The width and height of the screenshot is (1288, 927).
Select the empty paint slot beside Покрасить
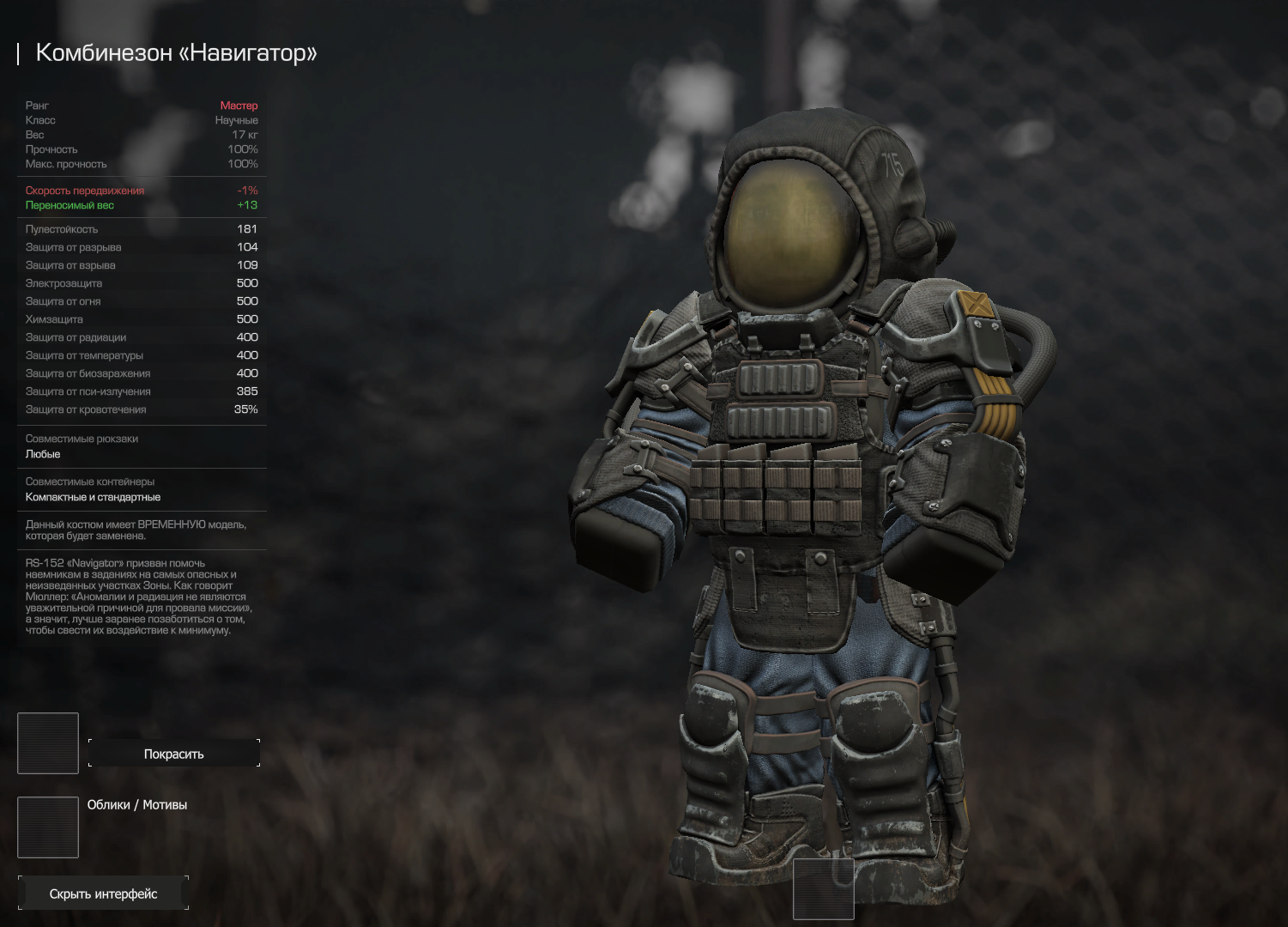[48, 742]
